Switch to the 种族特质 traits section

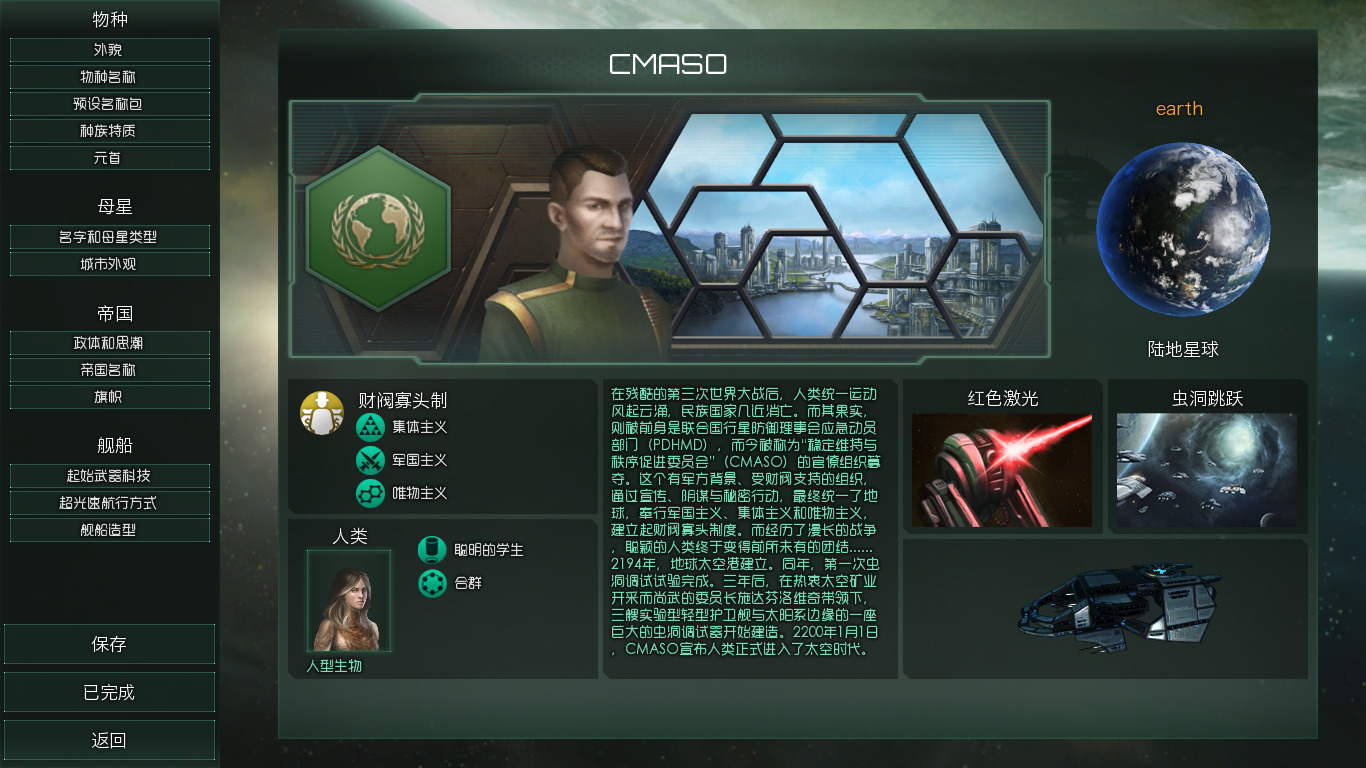point(109,131)
